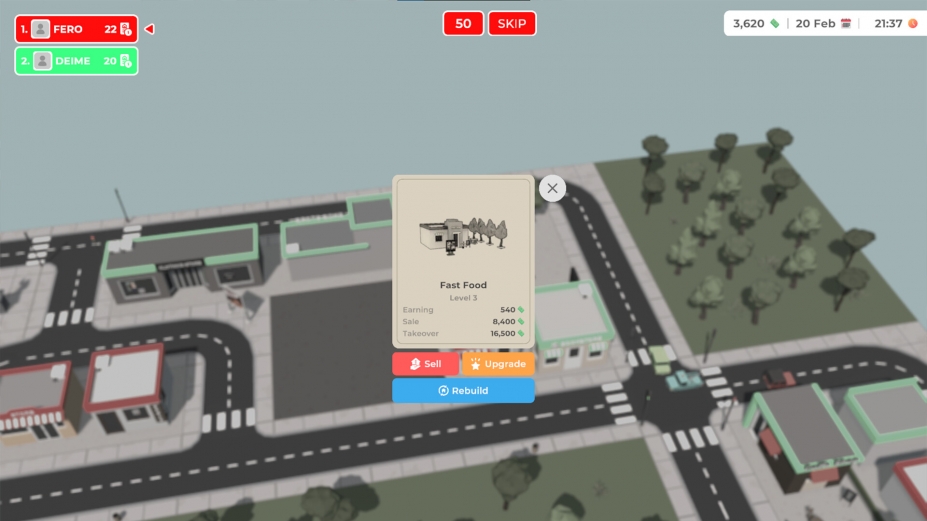Choose the Rebuild option
927x521 pixels.
(x=463, y=391)
